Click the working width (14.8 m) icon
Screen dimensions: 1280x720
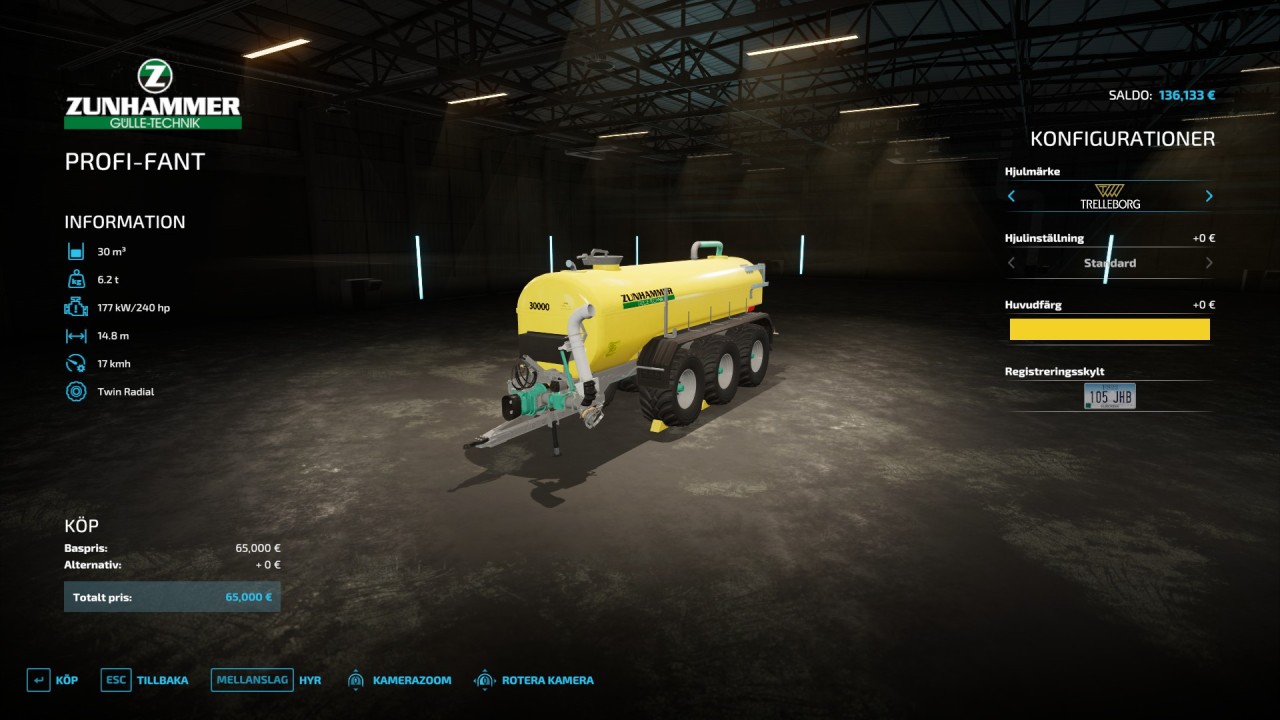tap(75, 335)
